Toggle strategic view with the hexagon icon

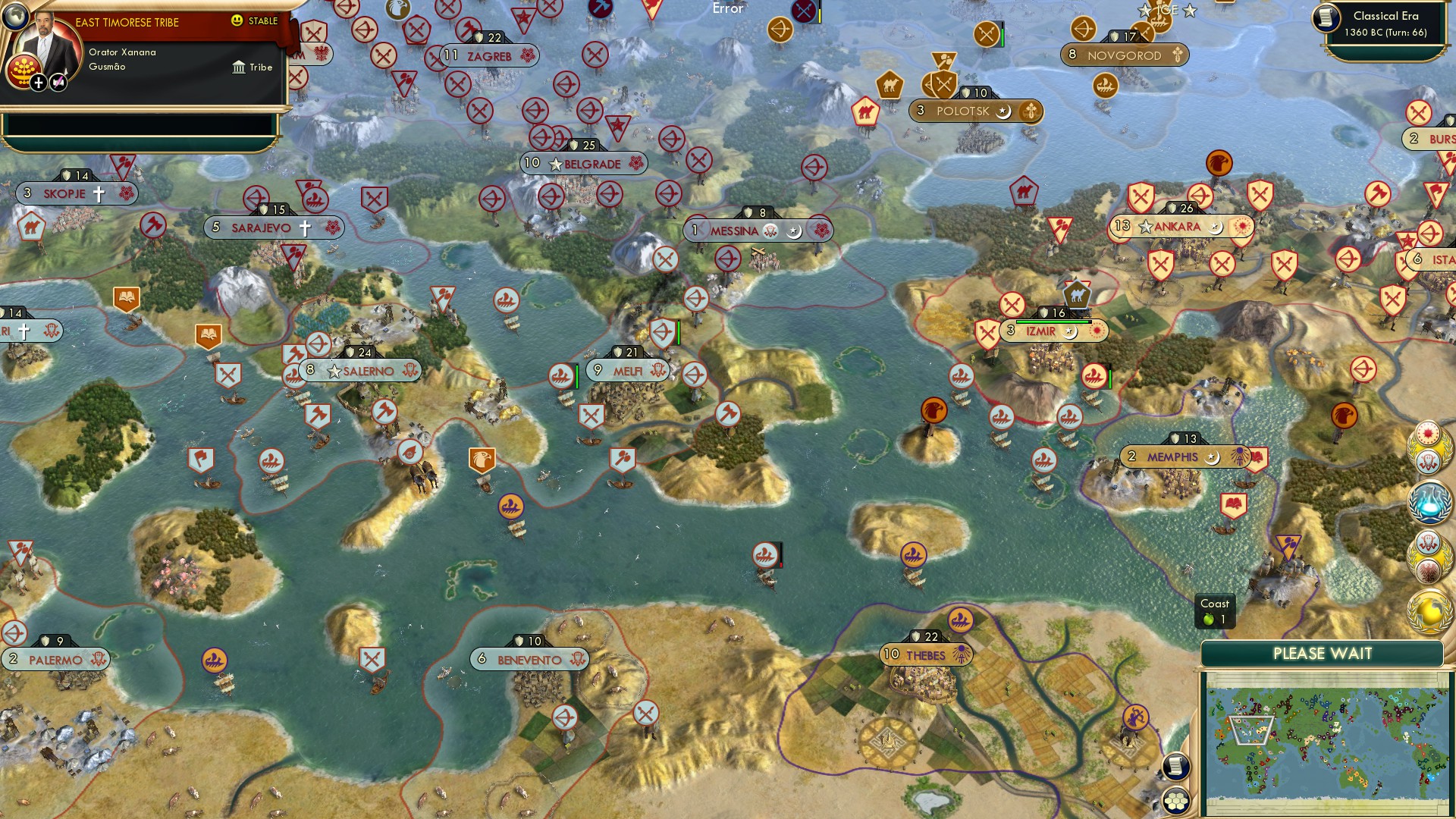click(1178, 802)
